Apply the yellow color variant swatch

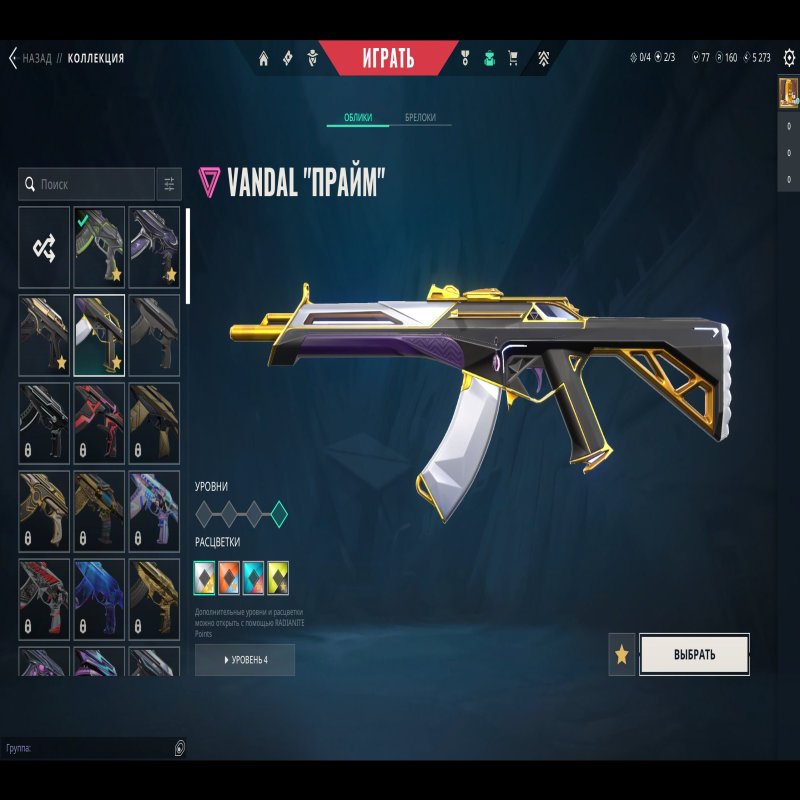tap(278, 575)
